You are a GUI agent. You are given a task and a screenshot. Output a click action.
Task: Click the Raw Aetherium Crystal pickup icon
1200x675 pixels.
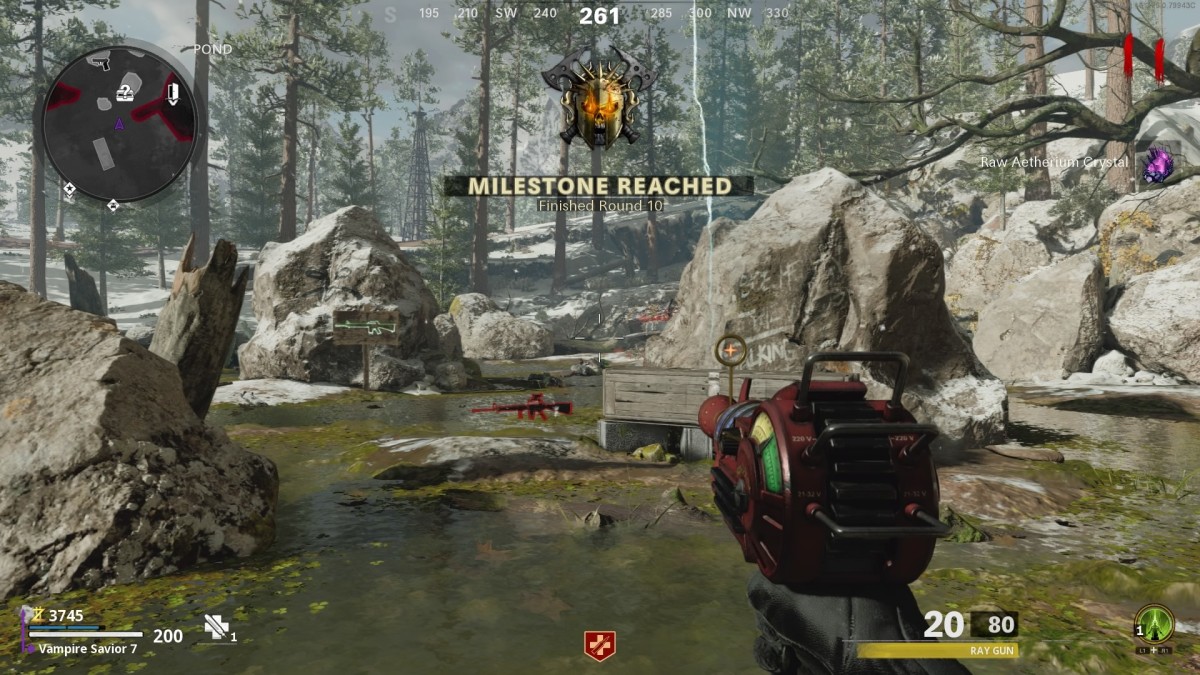(x=1158, y=165)
